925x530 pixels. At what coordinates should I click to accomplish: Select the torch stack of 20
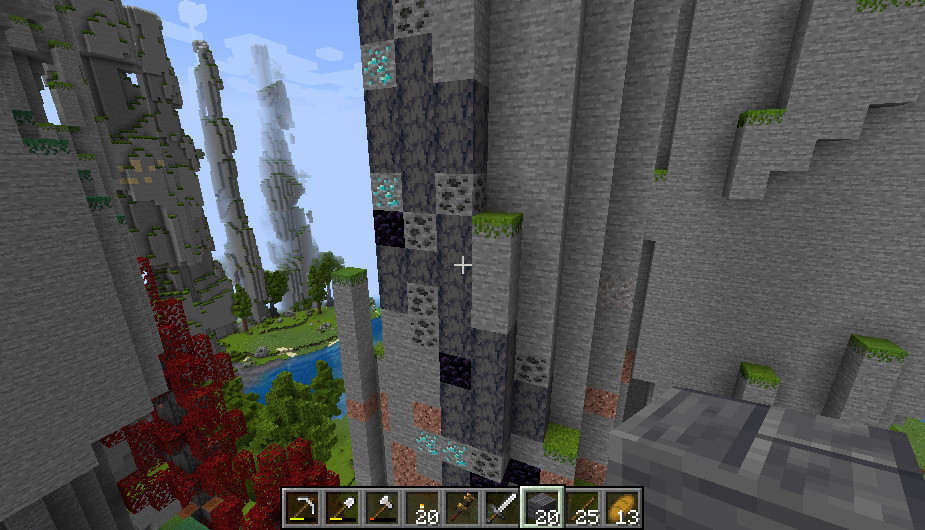[421, 508]
